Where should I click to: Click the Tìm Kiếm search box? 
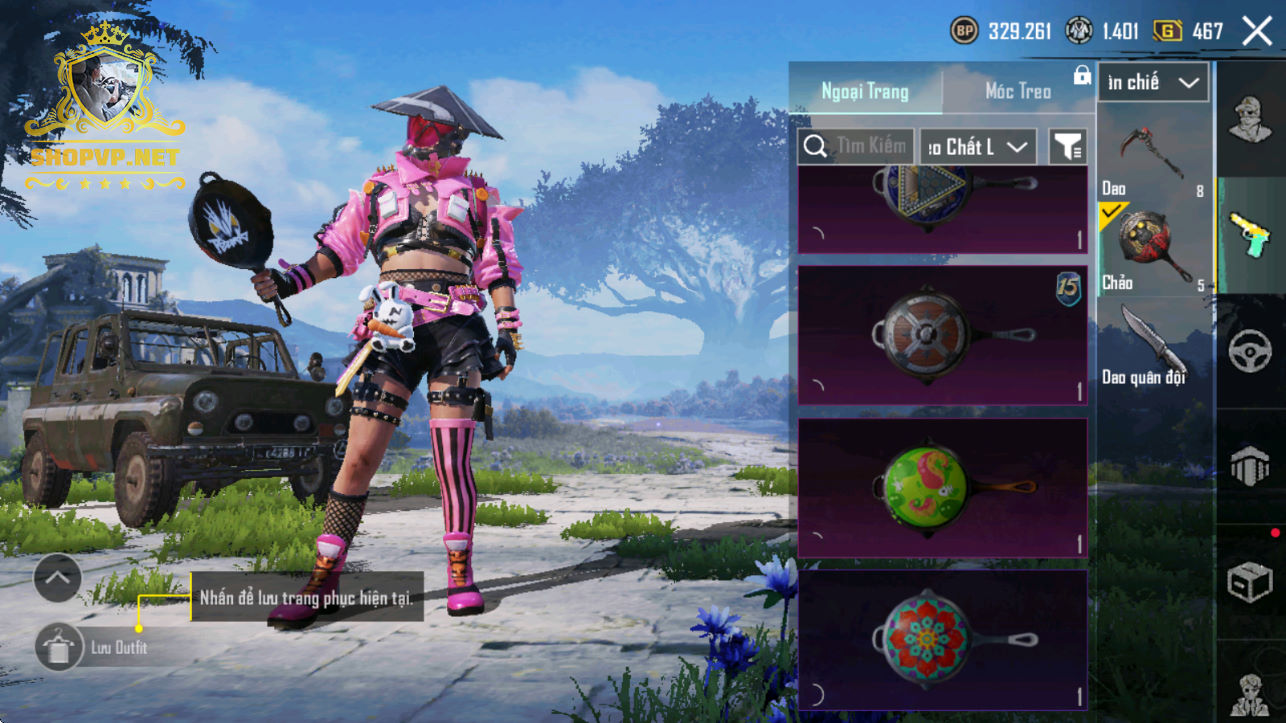pyautogui.click(x=856, y=147)
